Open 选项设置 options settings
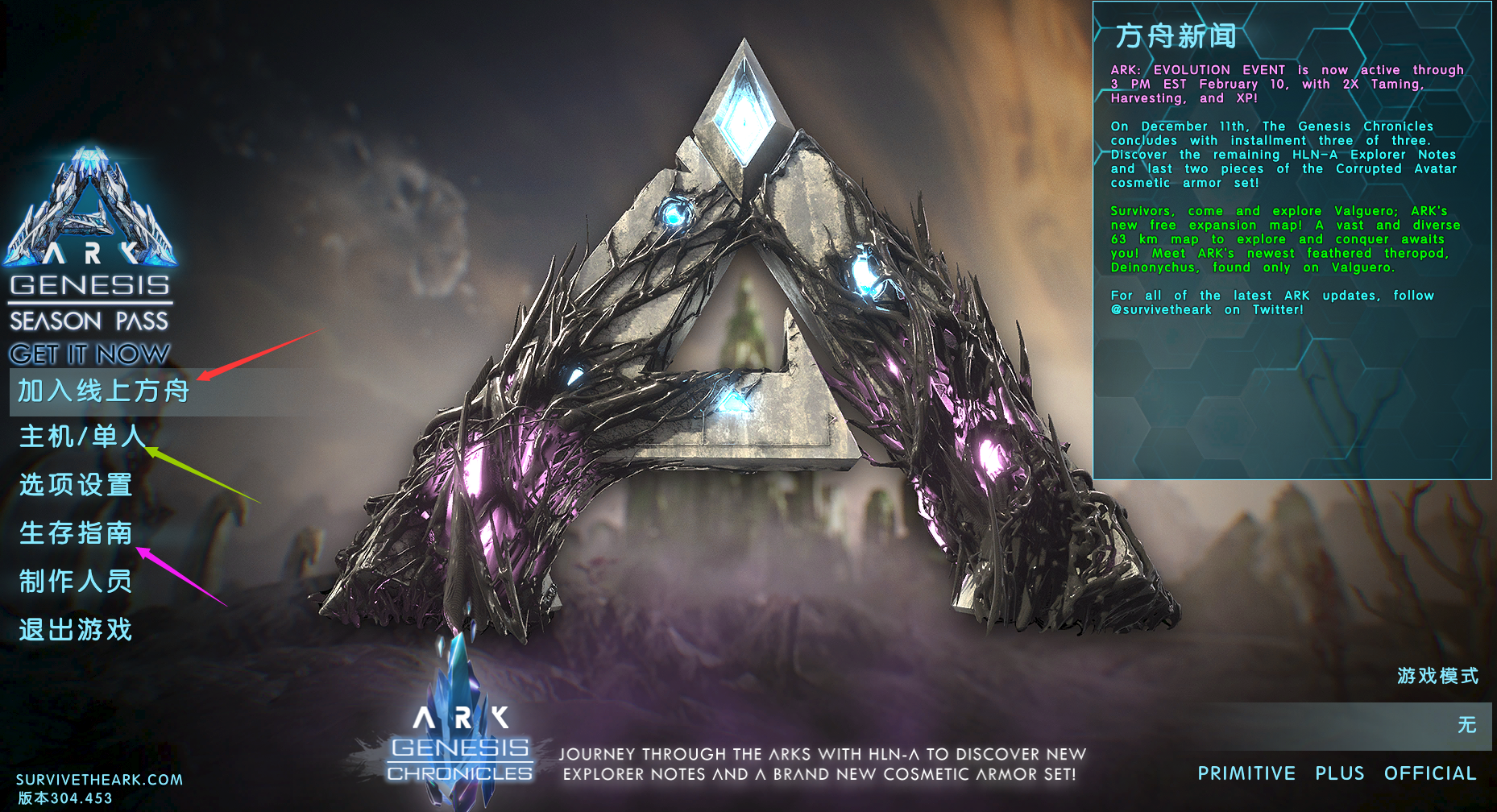 click(x=76, y=485)
